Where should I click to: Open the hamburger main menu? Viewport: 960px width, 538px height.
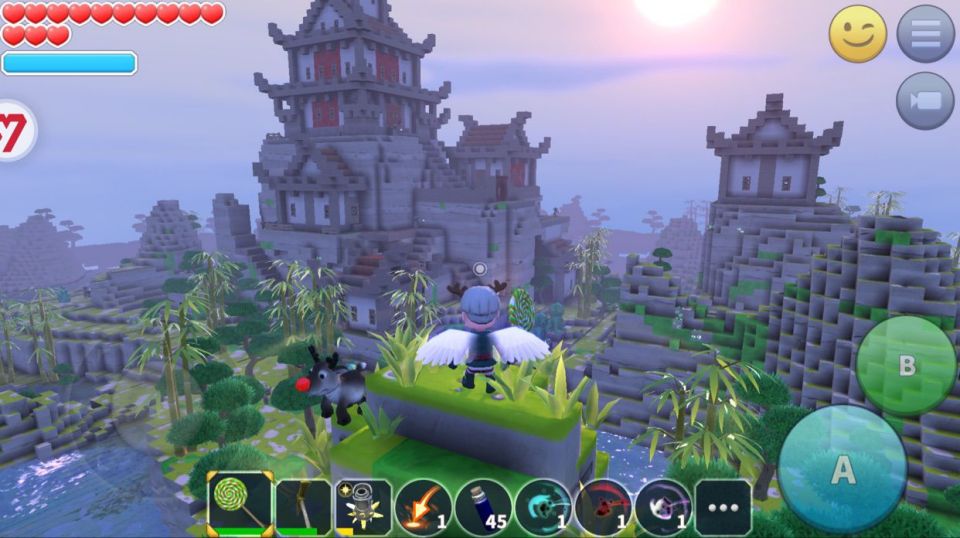(x=925, y=34)
